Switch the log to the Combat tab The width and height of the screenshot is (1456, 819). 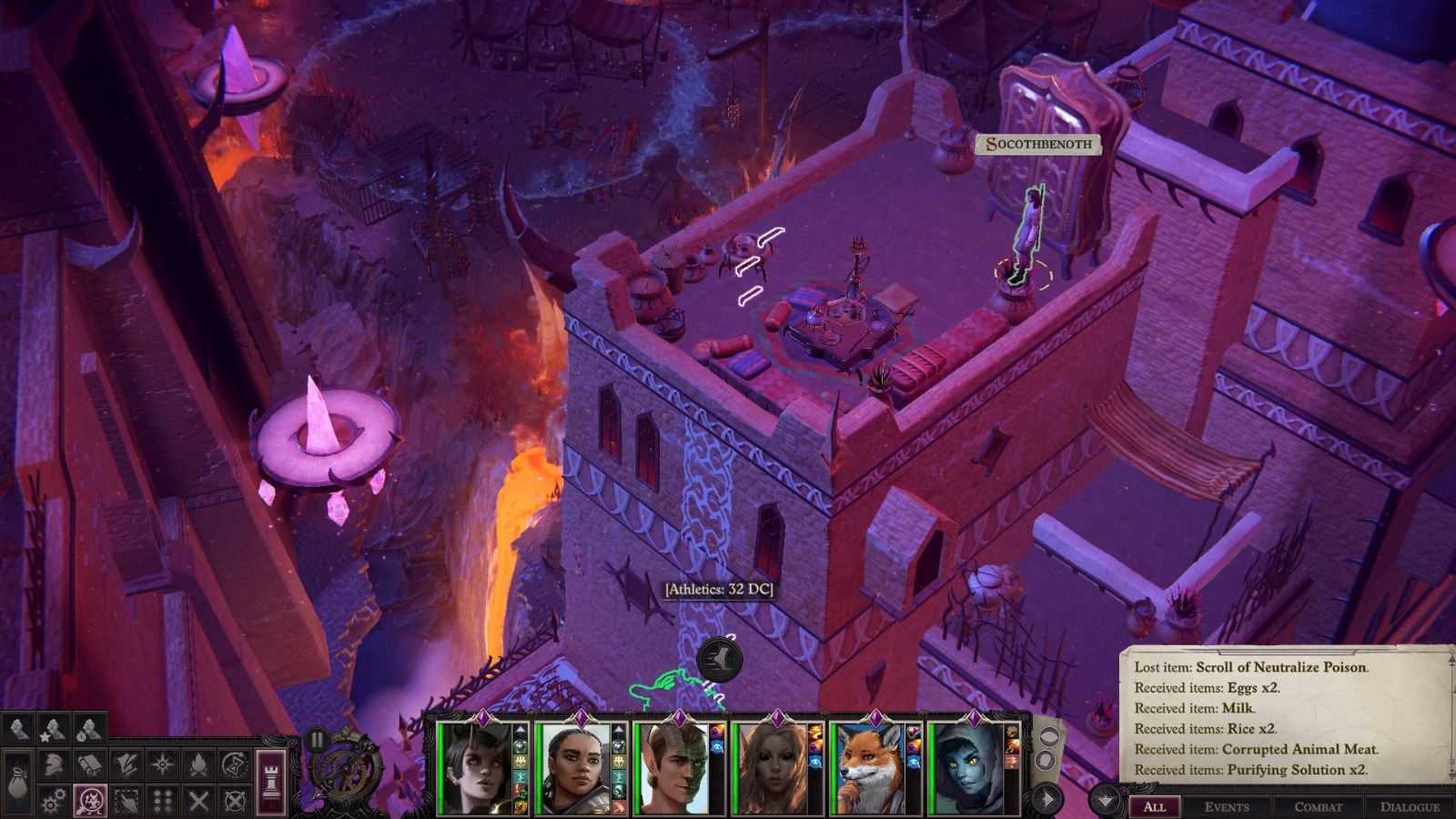(x=1318, y=807)
